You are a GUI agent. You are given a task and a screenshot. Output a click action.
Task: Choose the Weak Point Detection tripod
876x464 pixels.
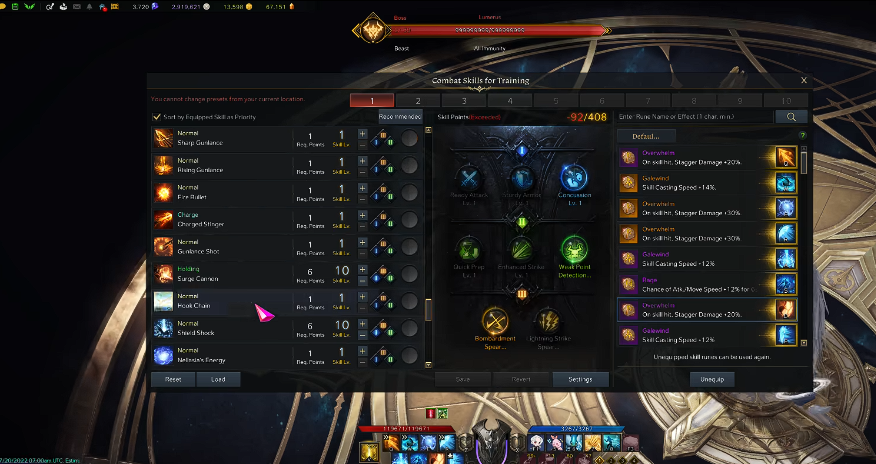573,250
